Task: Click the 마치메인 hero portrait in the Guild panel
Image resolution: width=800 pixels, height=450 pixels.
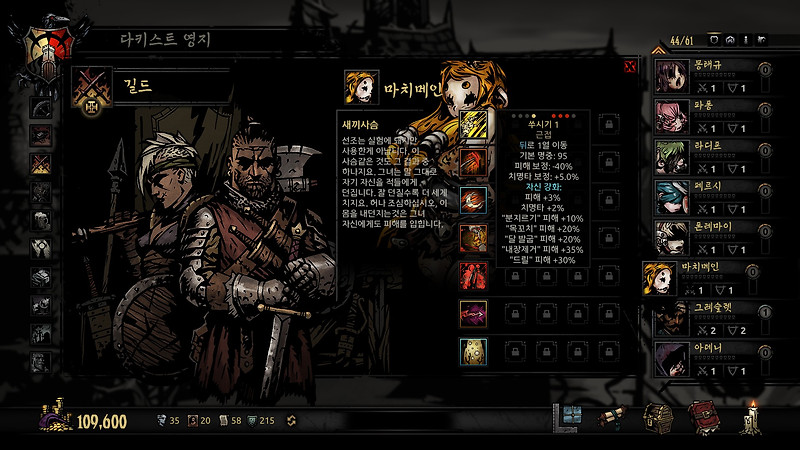Action: pos(362,87)
